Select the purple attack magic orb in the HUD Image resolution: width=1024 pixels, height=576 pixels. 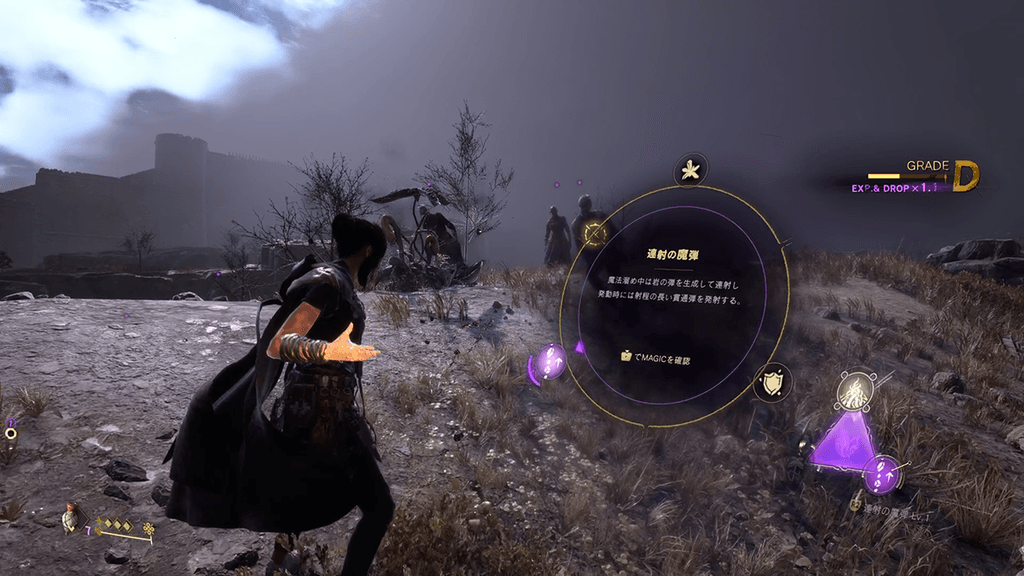click(x=882, y=473)
